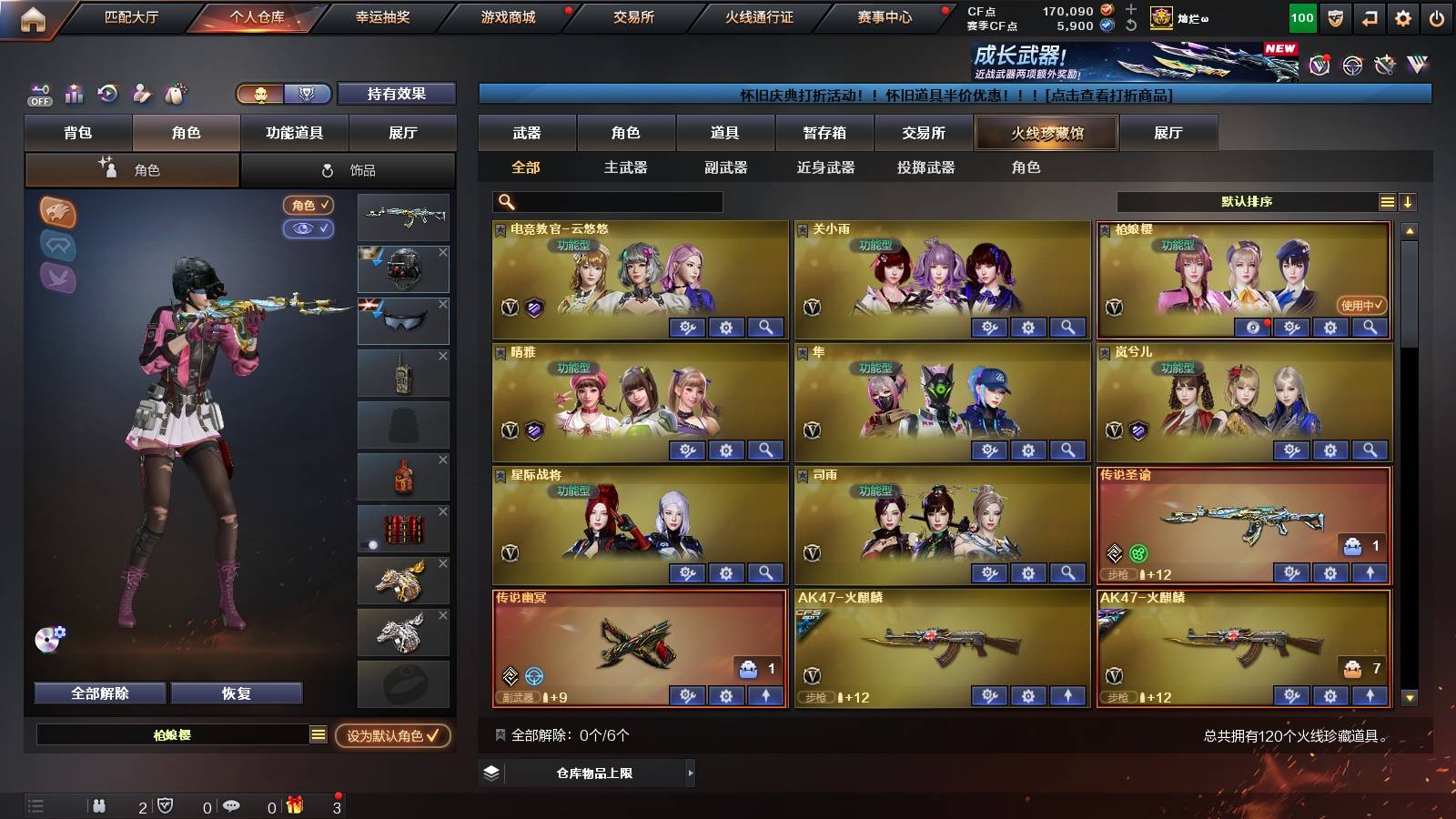Toggle the eye visibility icon under 角色✓ badge
The image size is (1456, 819).
(311, 229)
